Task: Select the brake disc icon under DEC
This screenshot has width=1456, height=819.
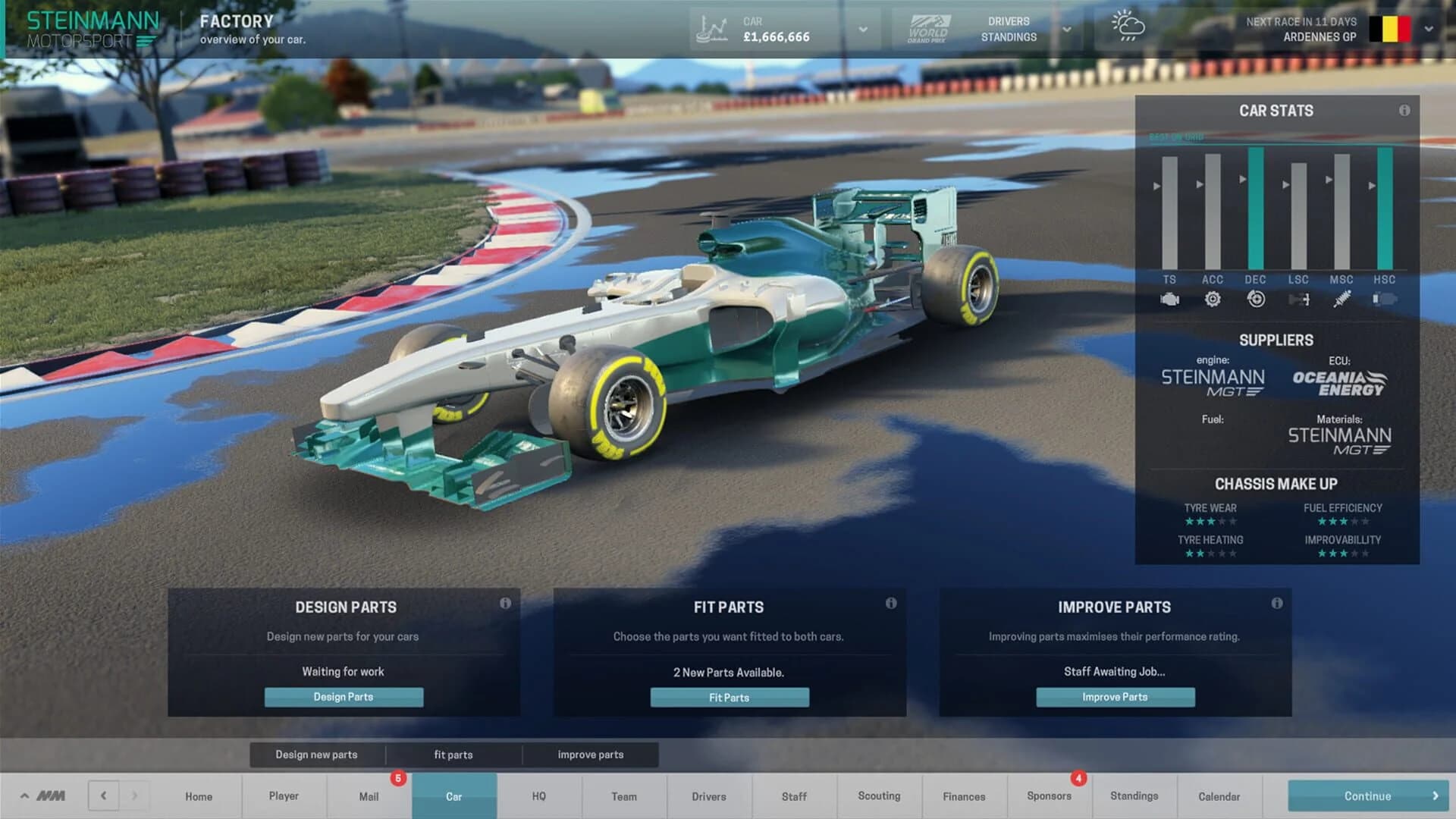Action: point(1256,300)
